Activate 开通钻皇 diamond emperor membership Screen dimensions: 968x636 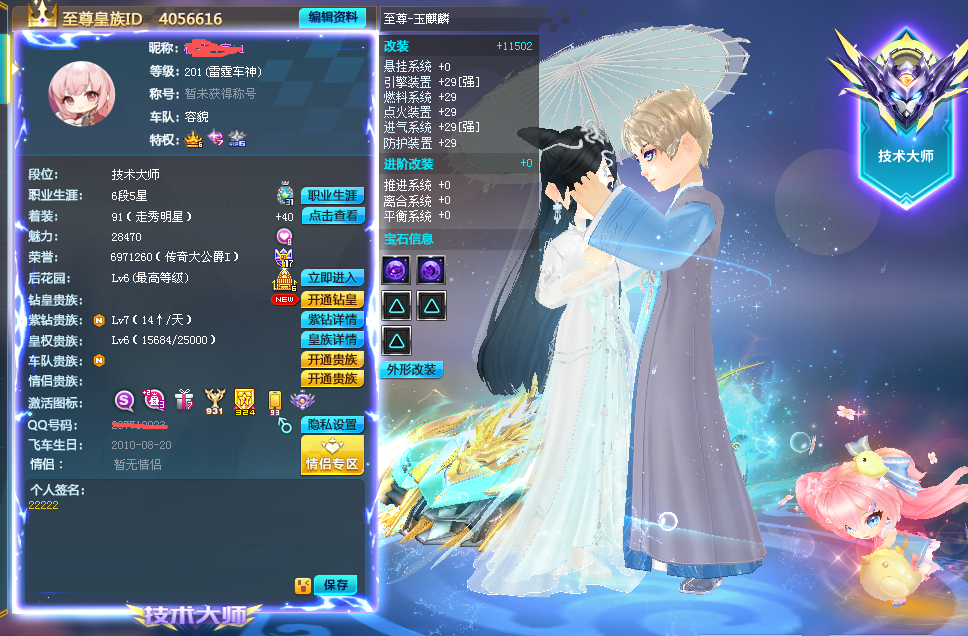(332, 300)
